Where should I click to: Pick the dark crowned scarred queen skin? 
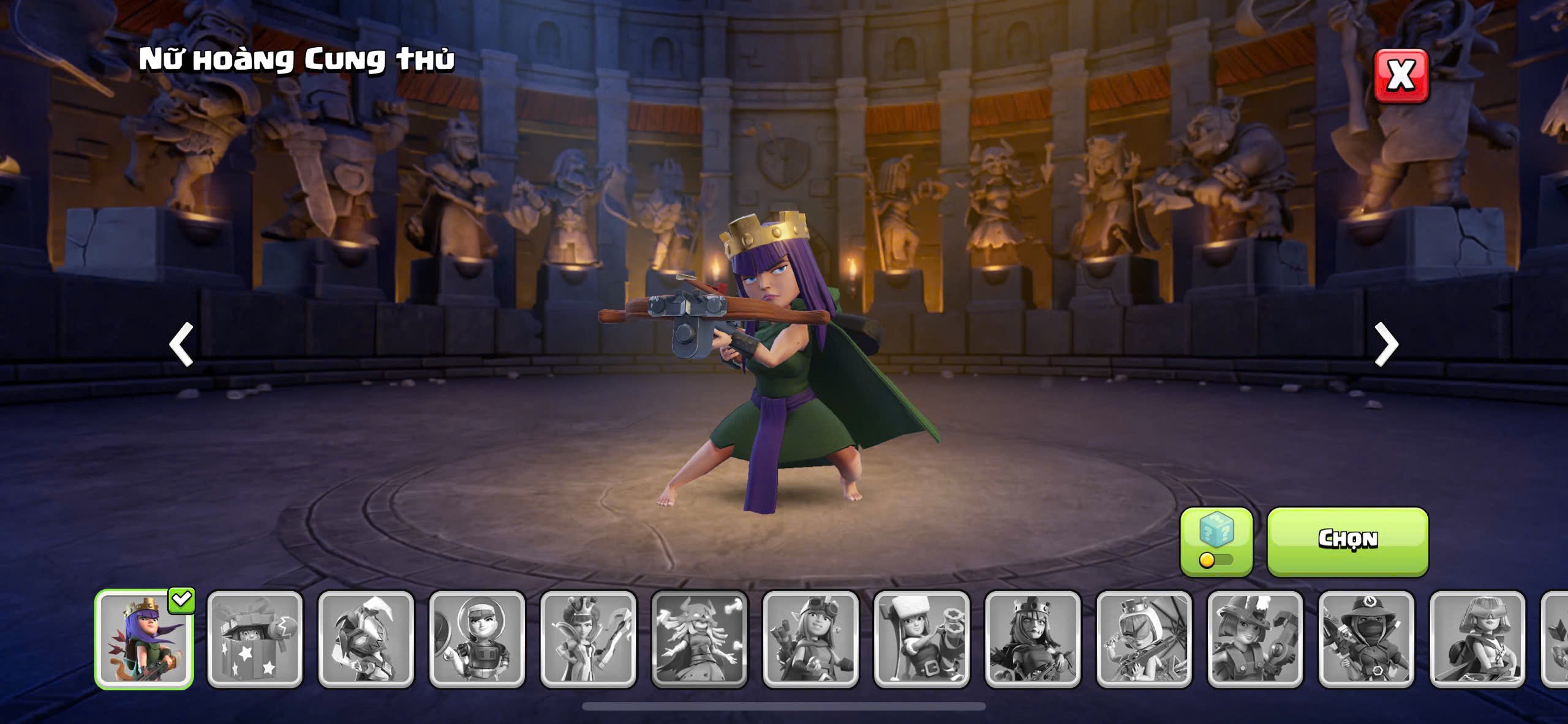[x=1033, y=639]
